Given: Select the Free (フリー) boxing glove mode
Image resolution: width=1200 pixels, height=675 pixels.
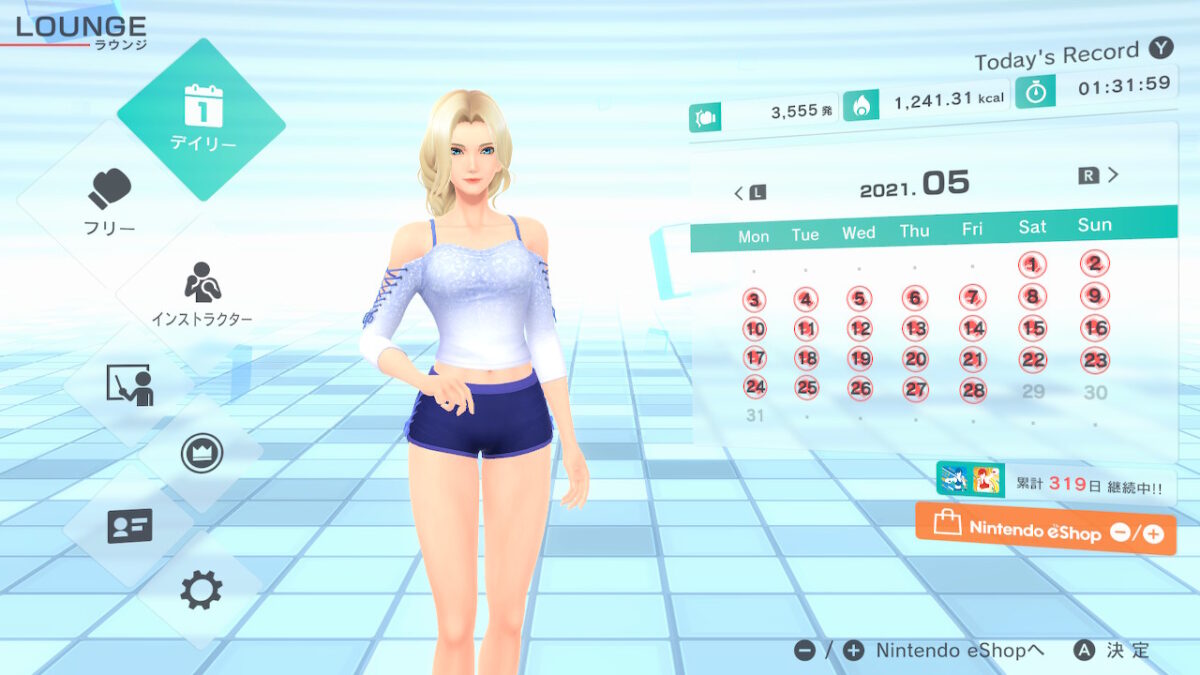Looking at the screenshot, I should tap(110, 201).
